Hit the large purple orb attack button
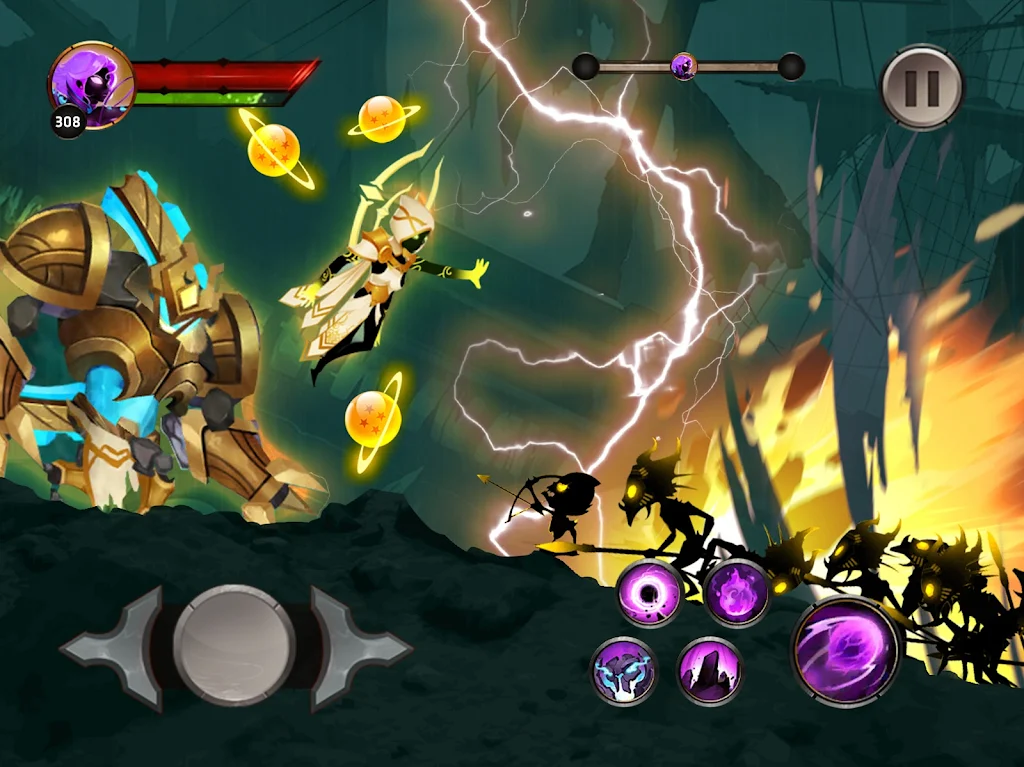The width and height of the screenshot is (1024, 767). click(846, 651)
